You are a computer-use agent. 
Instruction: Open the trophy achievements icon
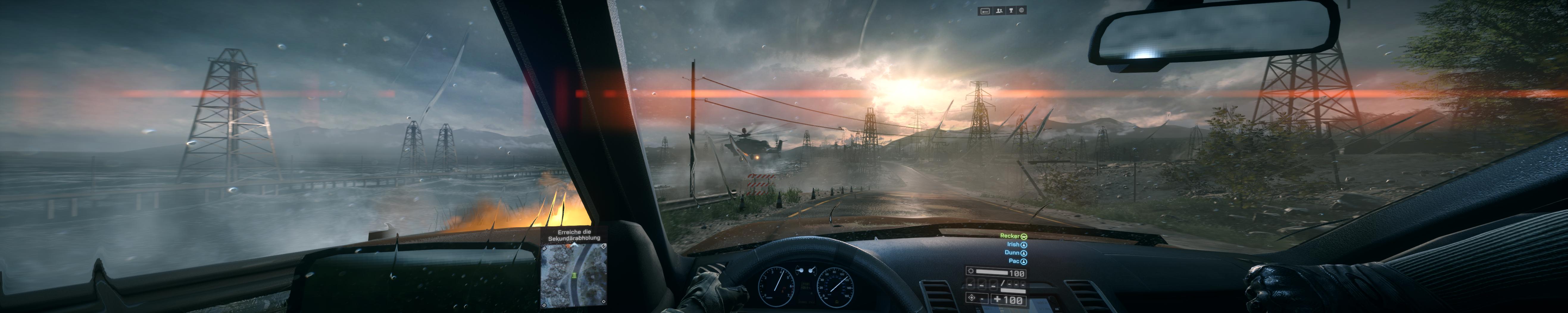(1011, 10)
